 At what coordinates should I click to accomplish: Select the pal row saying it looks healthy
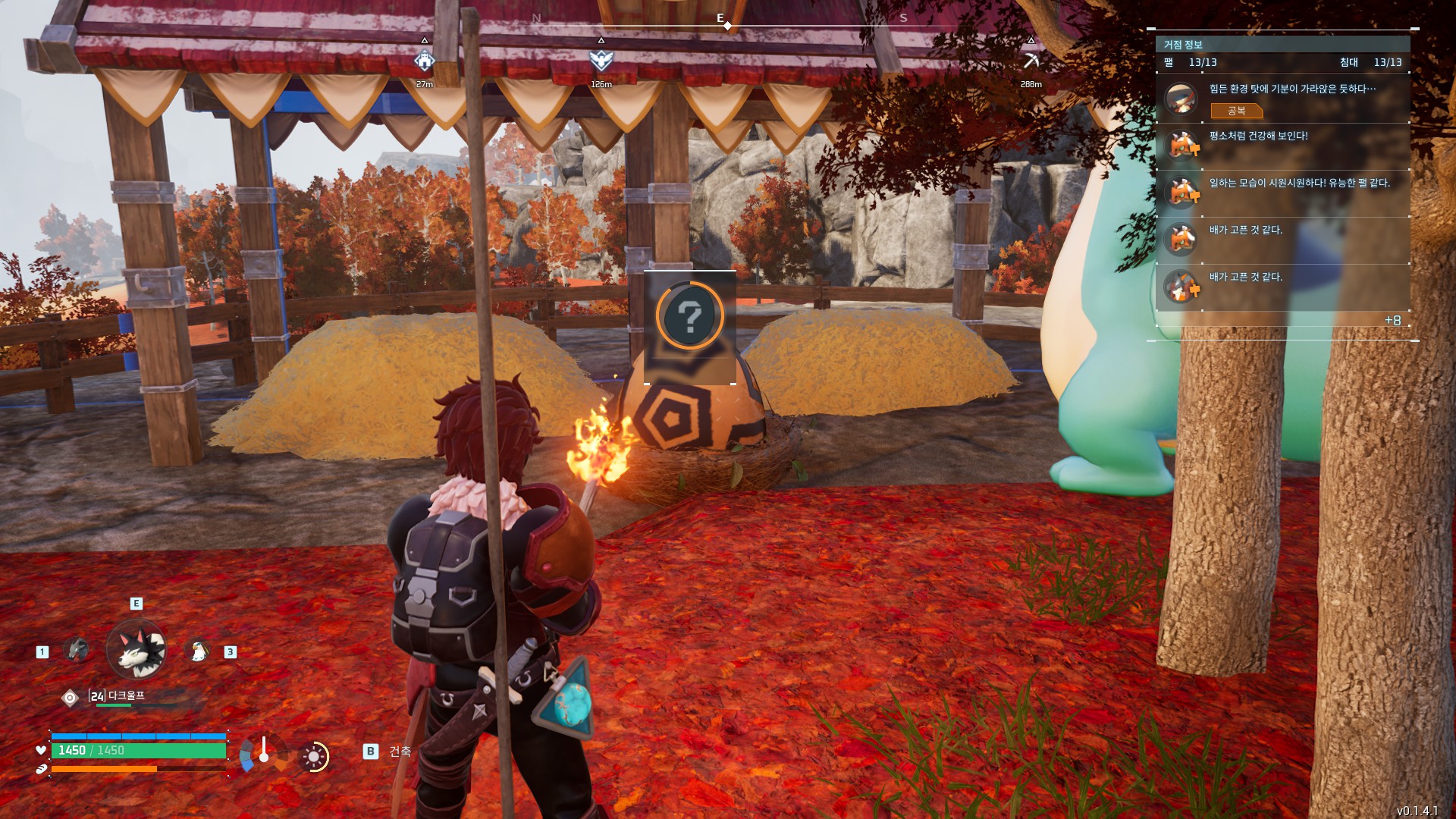(x=1282, y=146)
